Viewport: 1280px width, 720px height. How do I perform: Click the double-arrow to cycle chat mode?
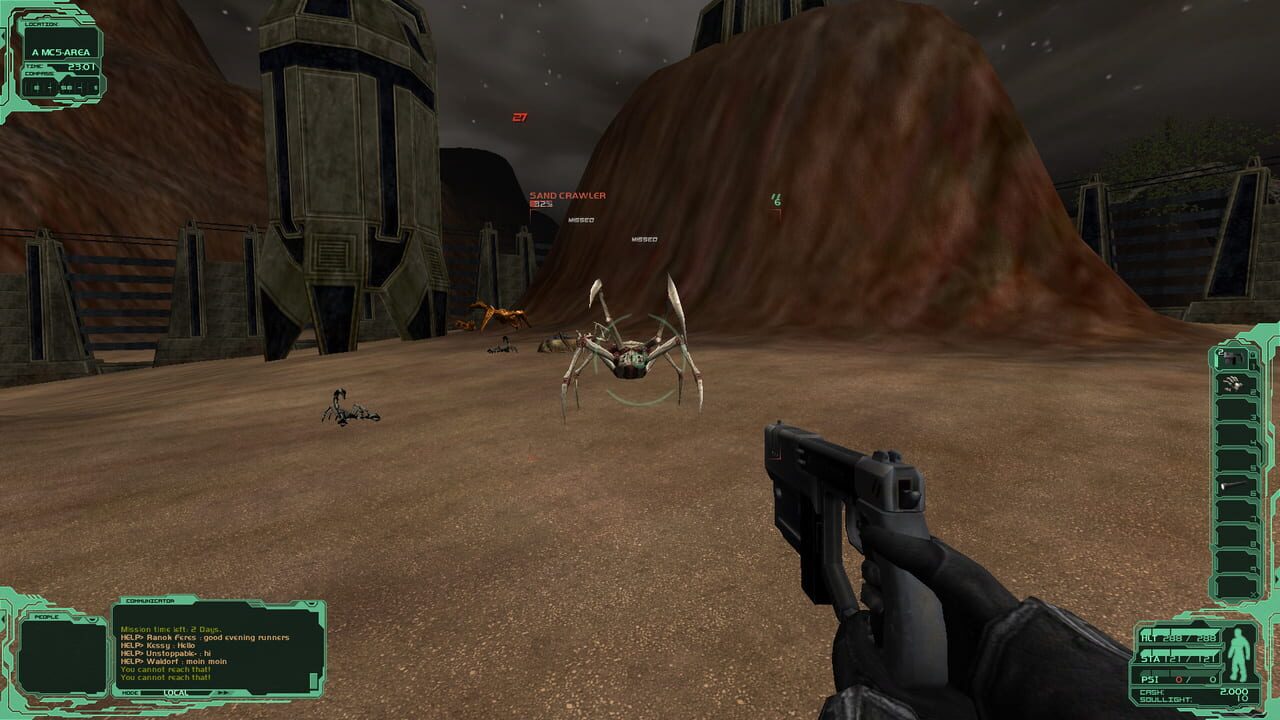[223, 691]
